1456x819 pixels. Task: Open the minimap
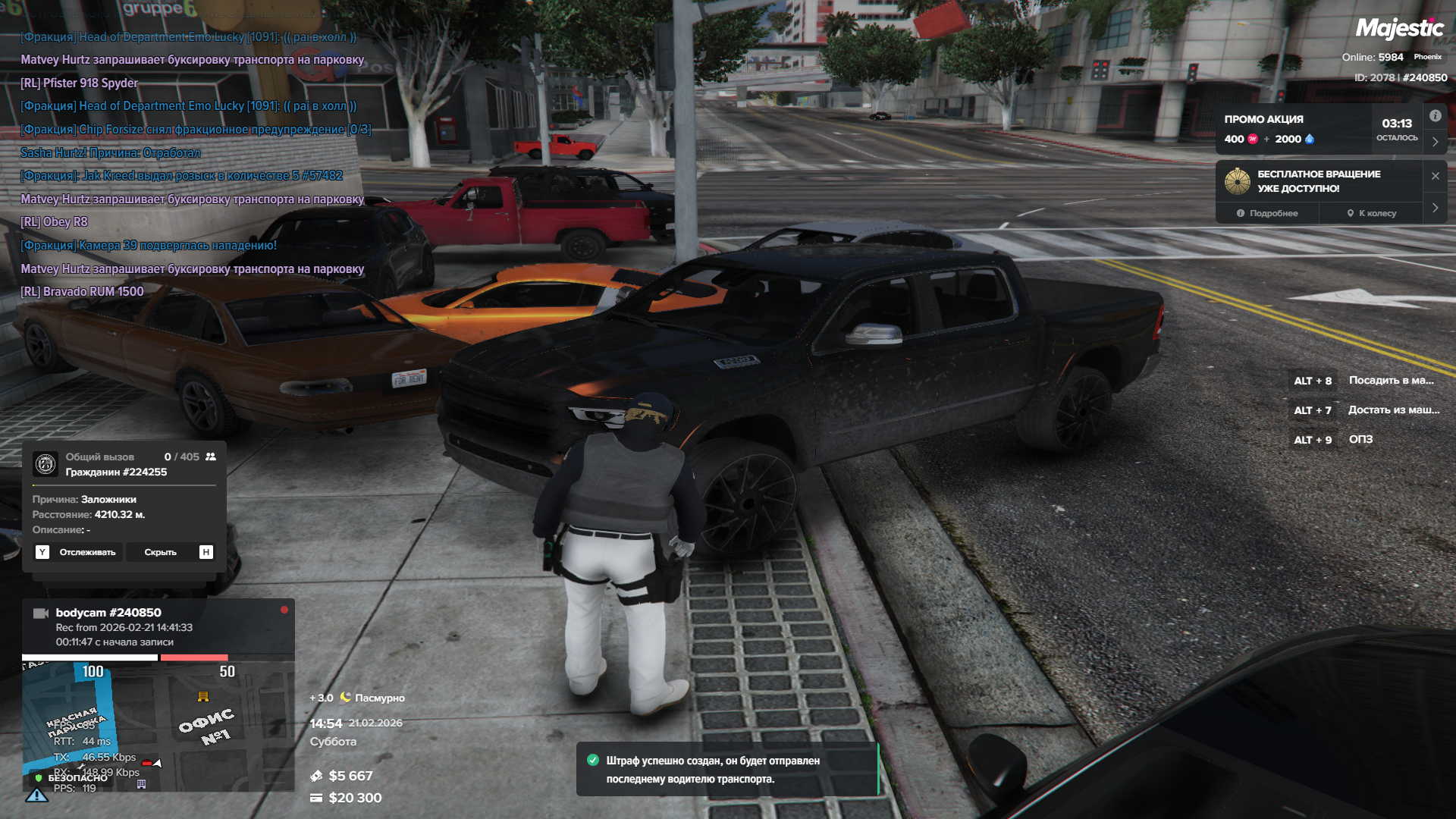pyautogui.click(x=158, y=726)
